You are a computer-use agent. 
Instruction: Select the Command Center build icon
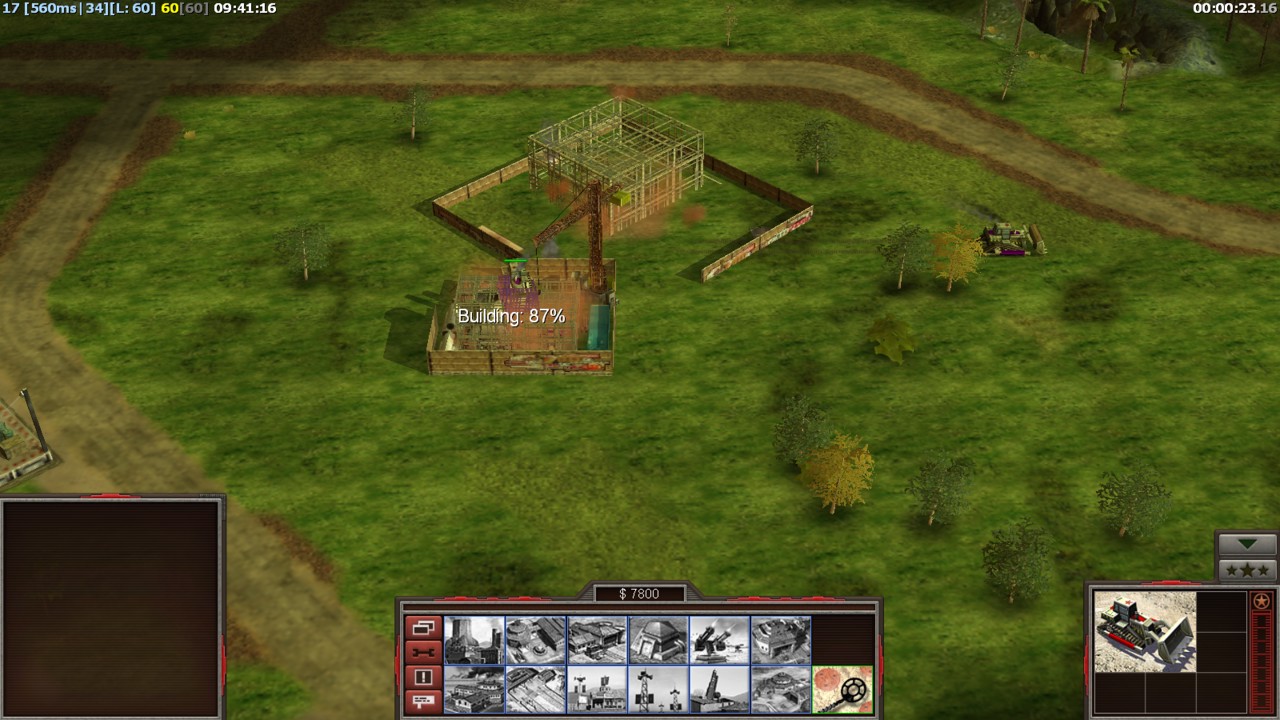pos(780,689)
